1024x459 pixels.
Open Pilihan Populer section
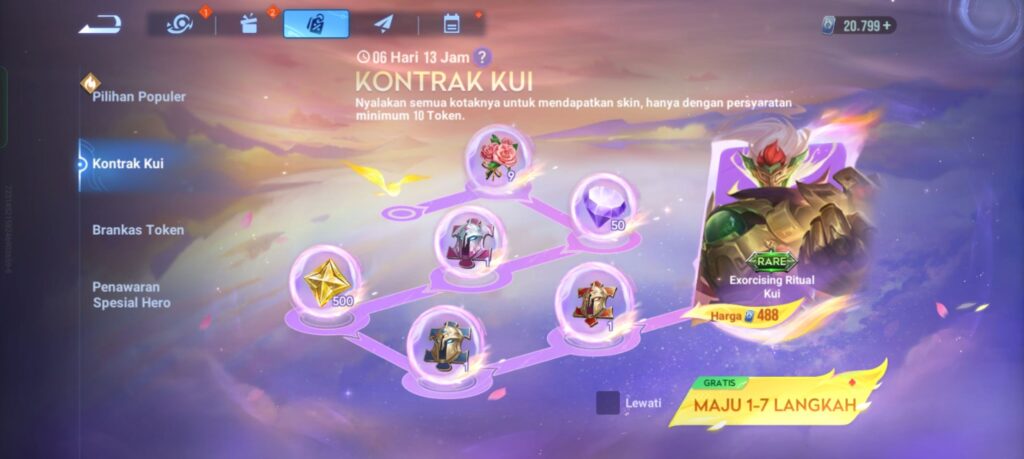click(x=138, y=96)
